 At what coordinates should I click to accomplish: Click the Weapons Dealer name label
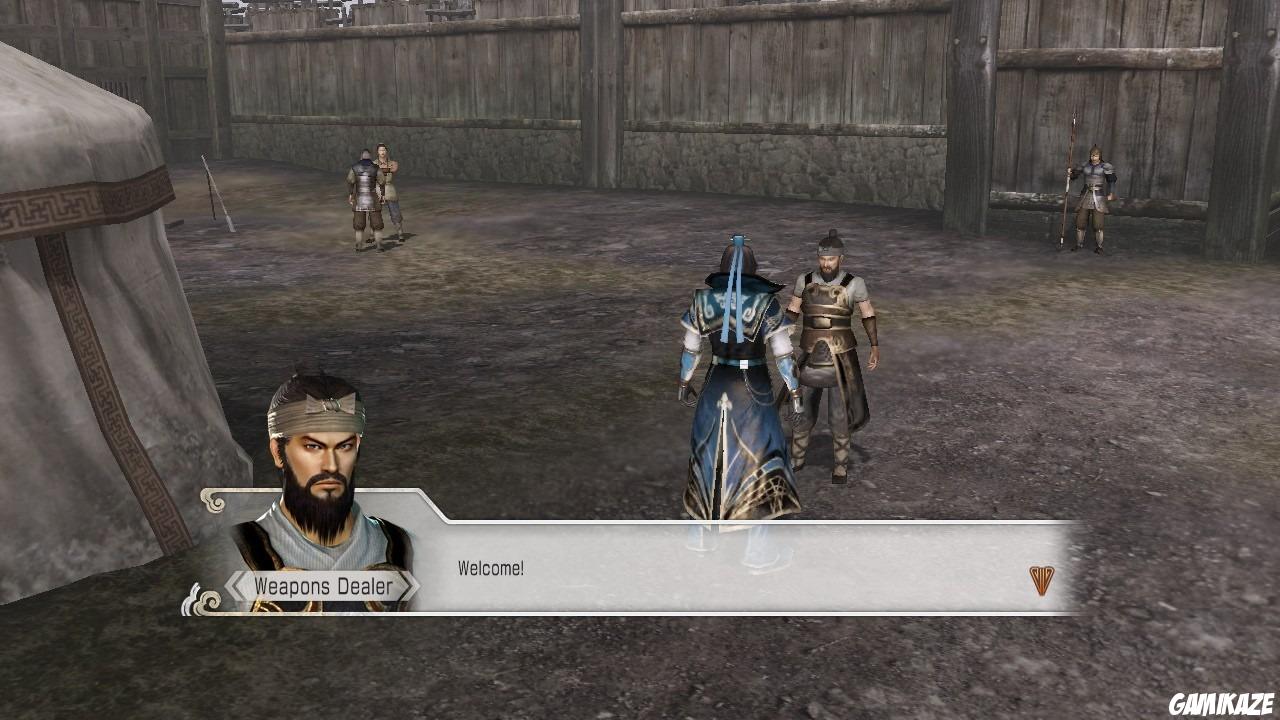(x=324, y=585)
